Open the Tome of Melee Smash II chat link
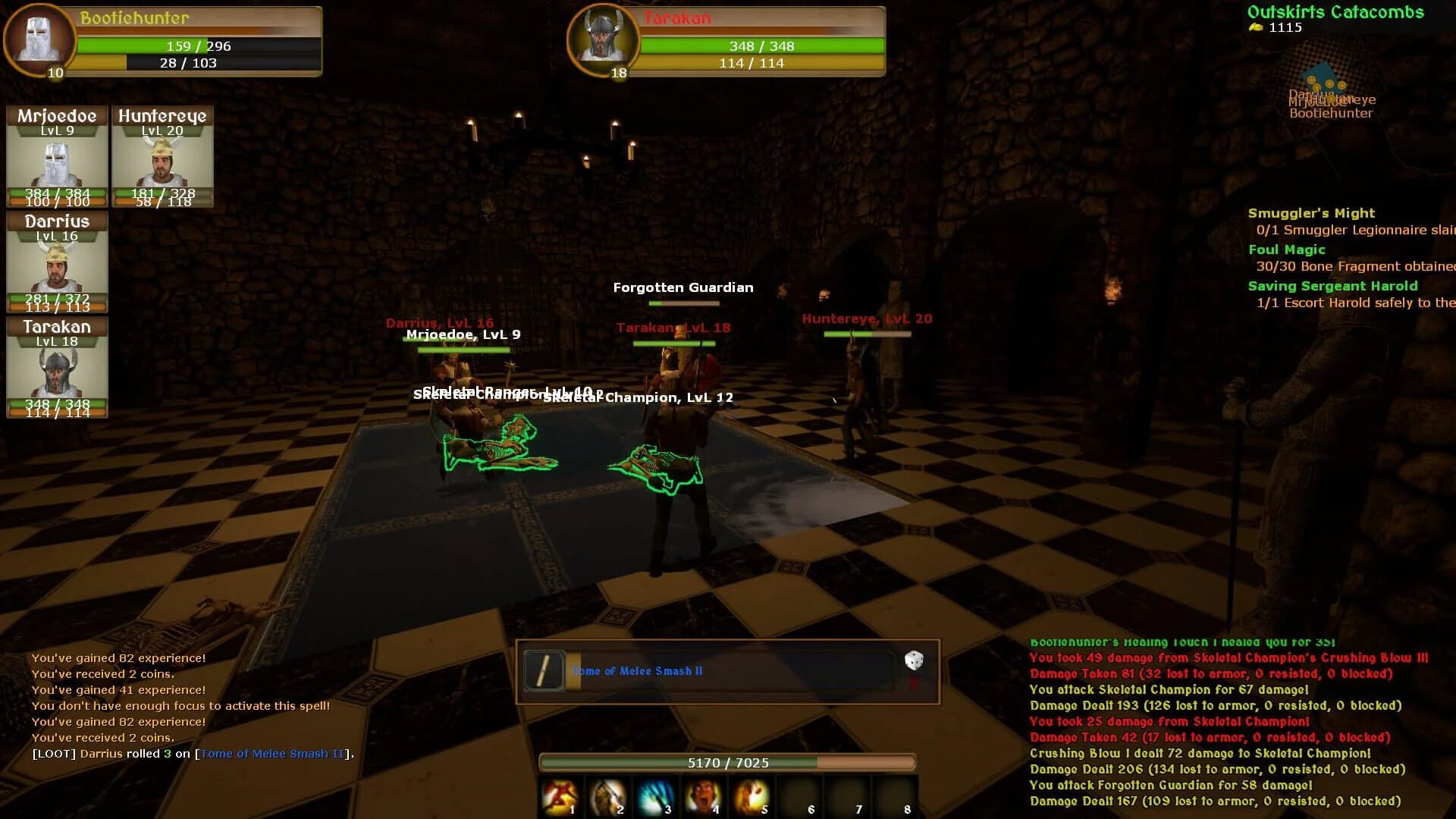 pyautogui.click(x=271, y=754)
